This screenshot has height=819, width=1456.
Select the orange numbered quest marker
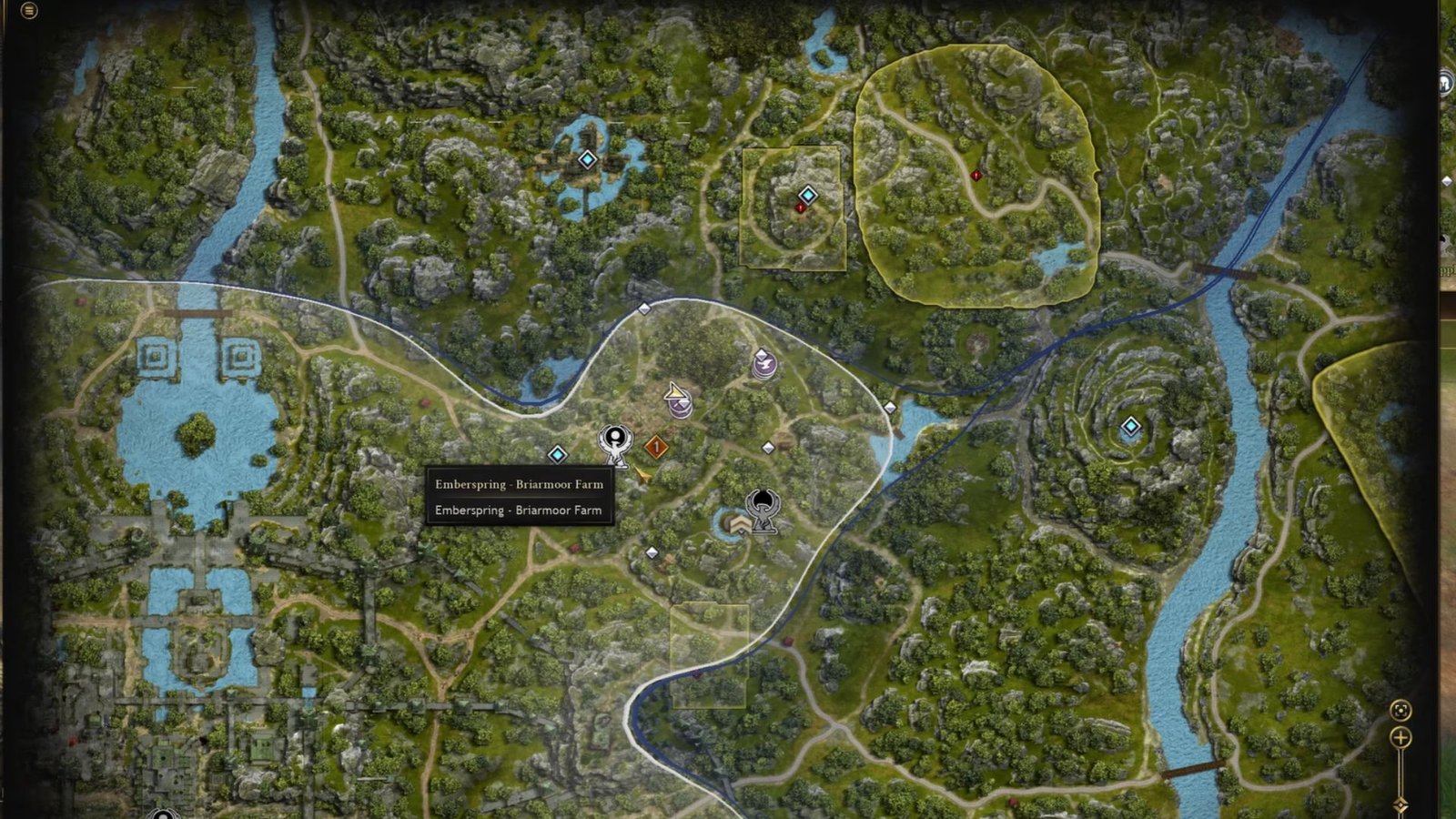coord(655,447)
